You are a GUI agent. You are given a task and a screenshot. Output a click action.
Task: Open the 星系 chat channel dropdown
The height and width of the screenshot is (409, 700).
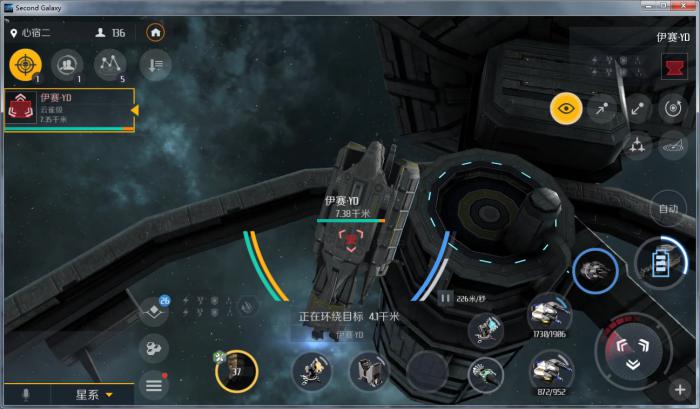[x=95, y=395]
